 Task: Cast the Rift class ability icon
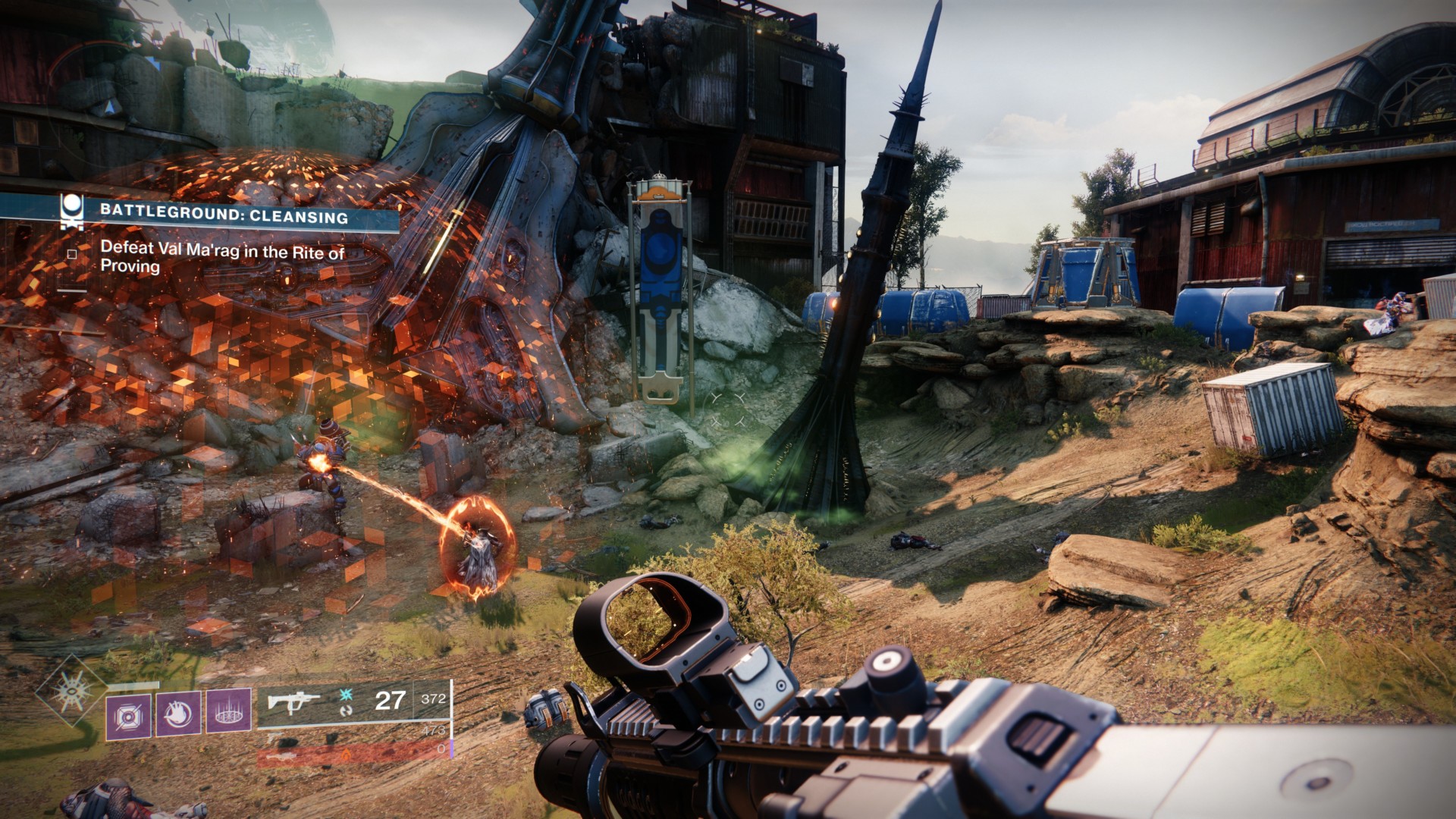229,712
